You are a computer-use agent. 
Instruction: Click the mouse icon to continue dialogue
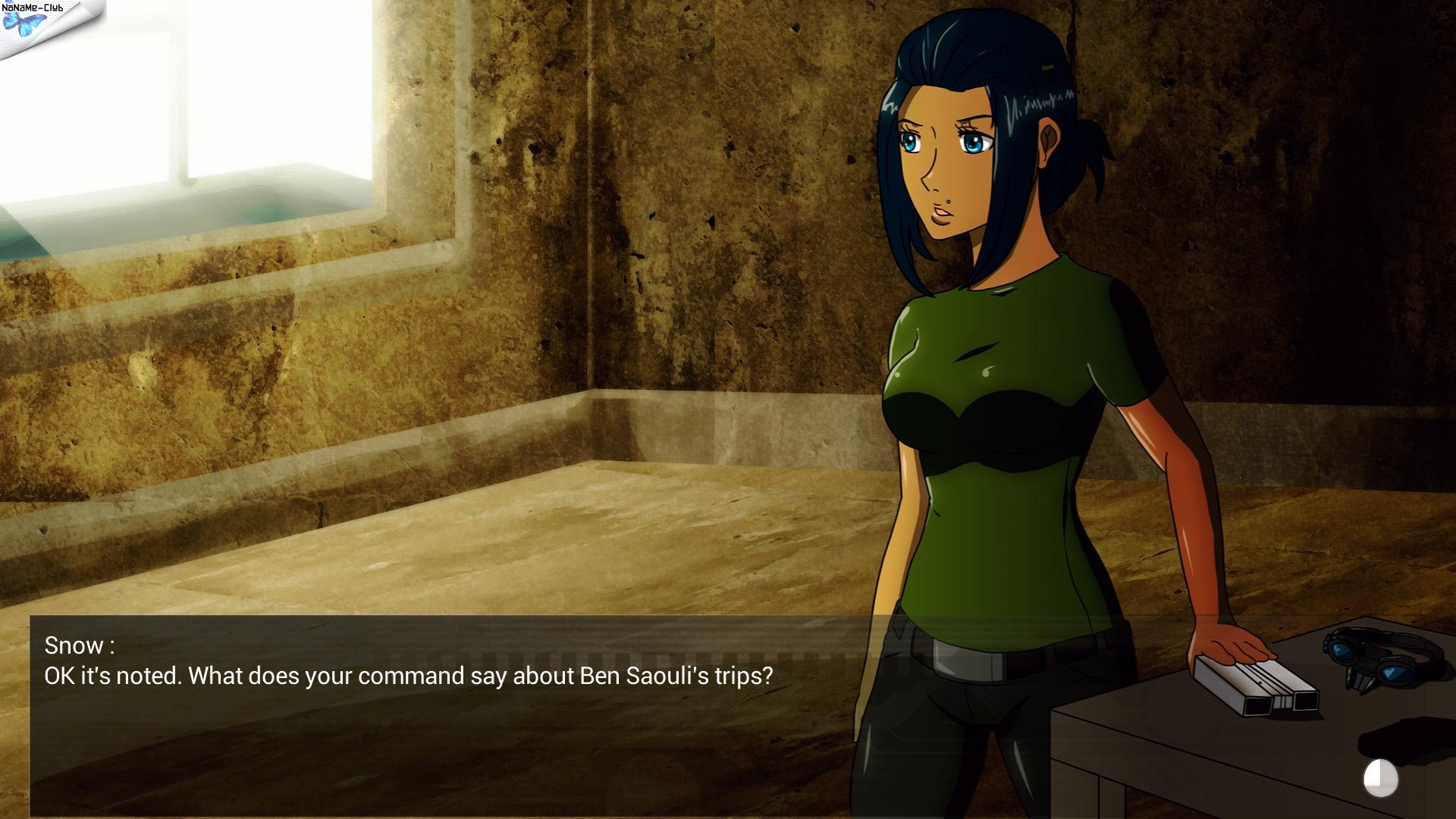(1380, 778)
